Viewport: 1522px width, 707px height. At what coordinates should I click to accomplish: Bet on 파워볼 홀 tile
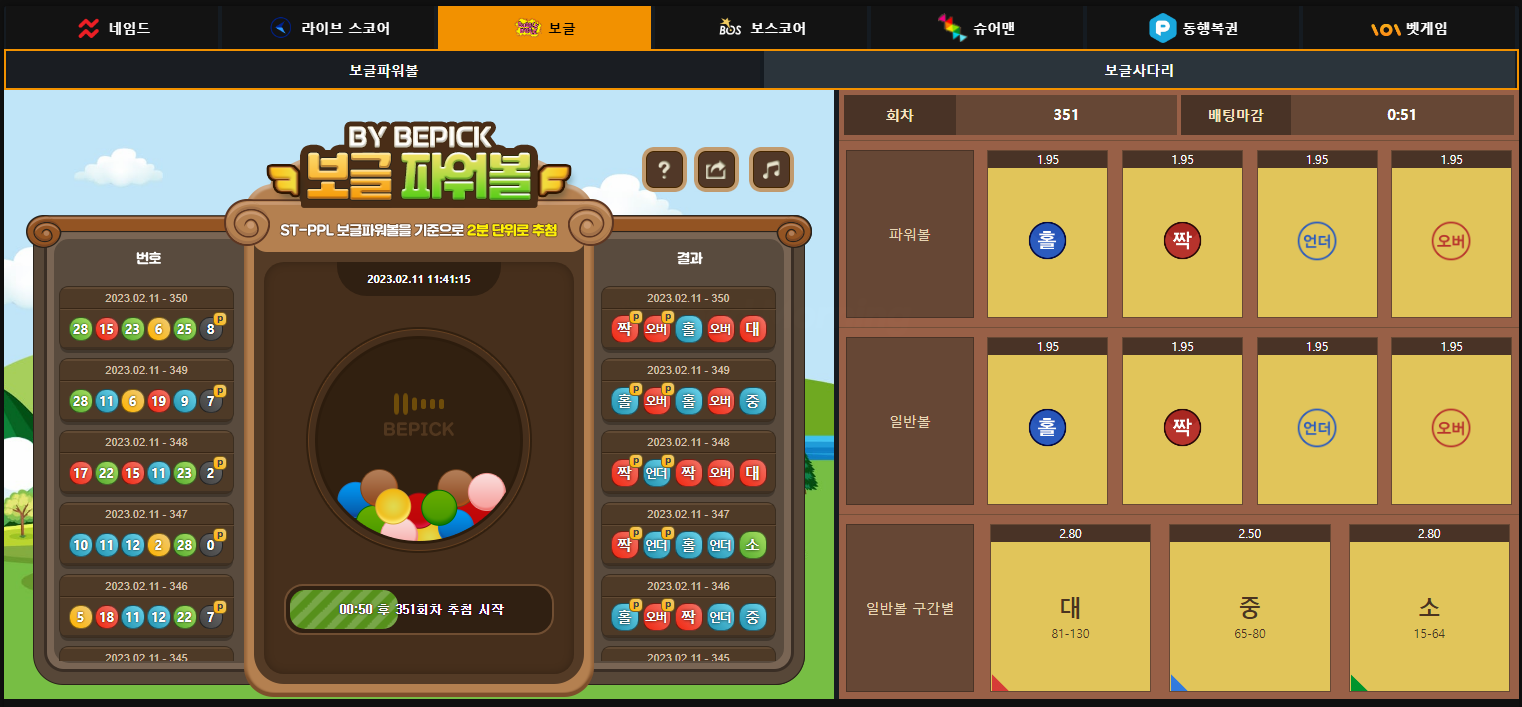pyautogui.click(x=1047, y=241)
